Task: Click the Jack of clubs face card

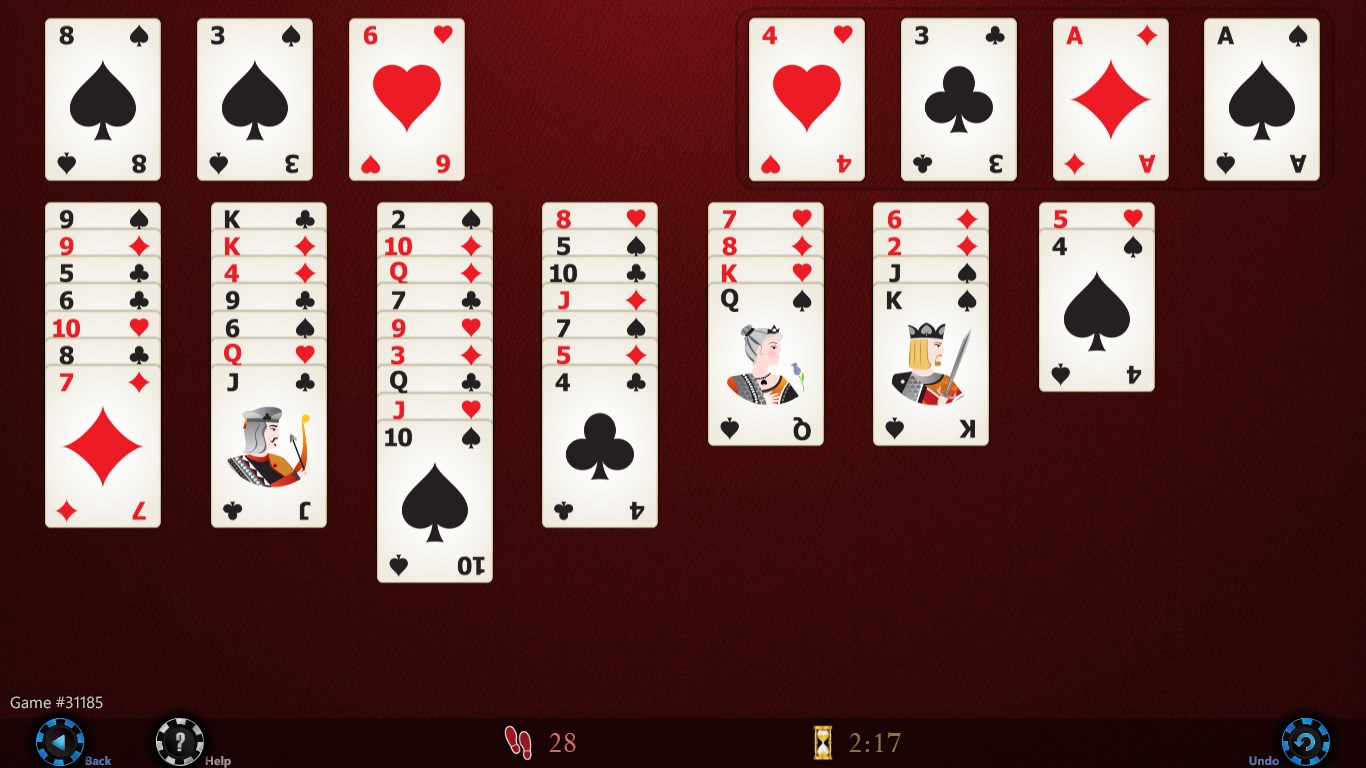Action: point(268,450)
